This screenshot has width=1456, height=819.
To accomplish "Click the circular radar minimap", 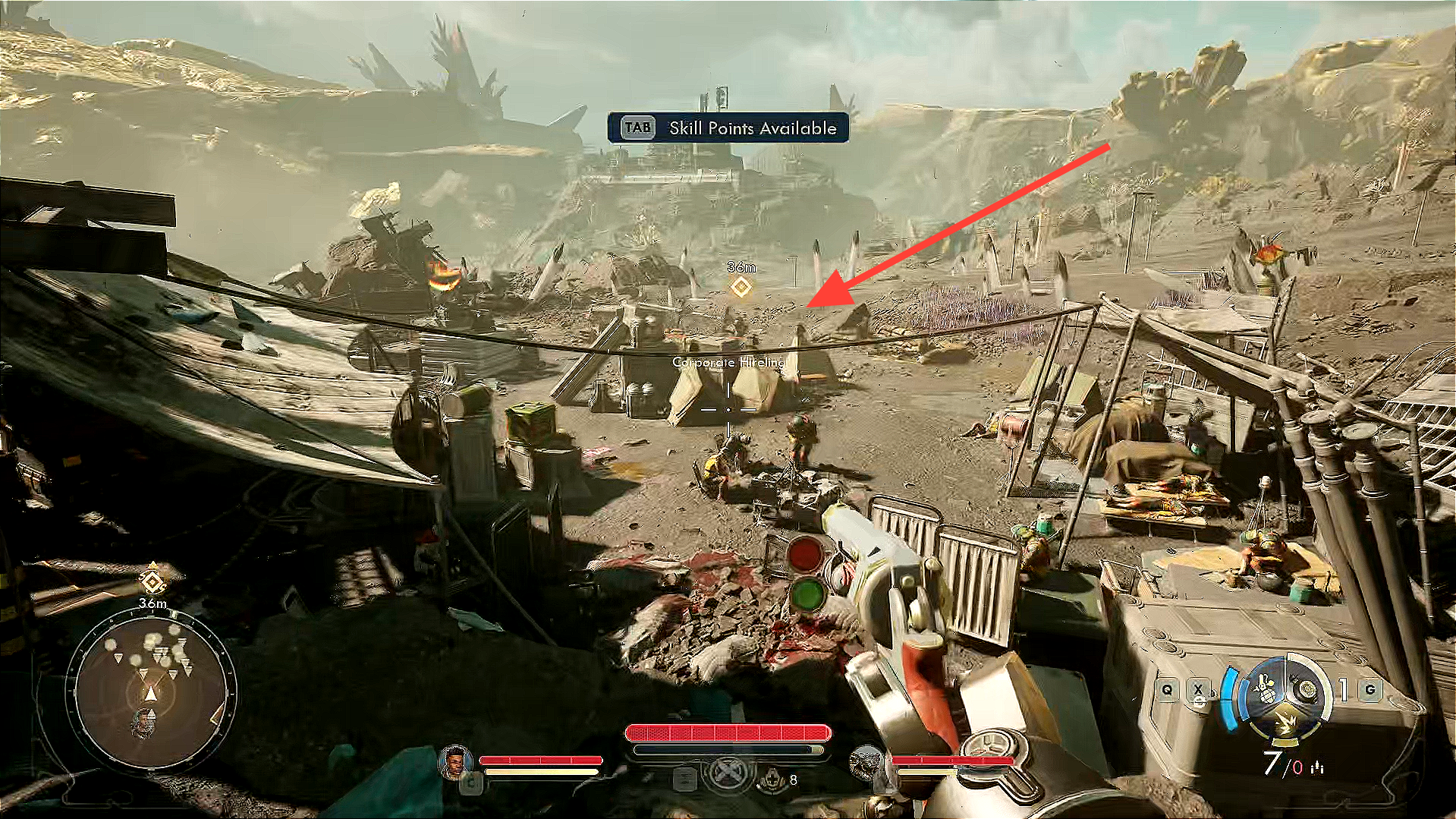I will [x=151, y=691].
